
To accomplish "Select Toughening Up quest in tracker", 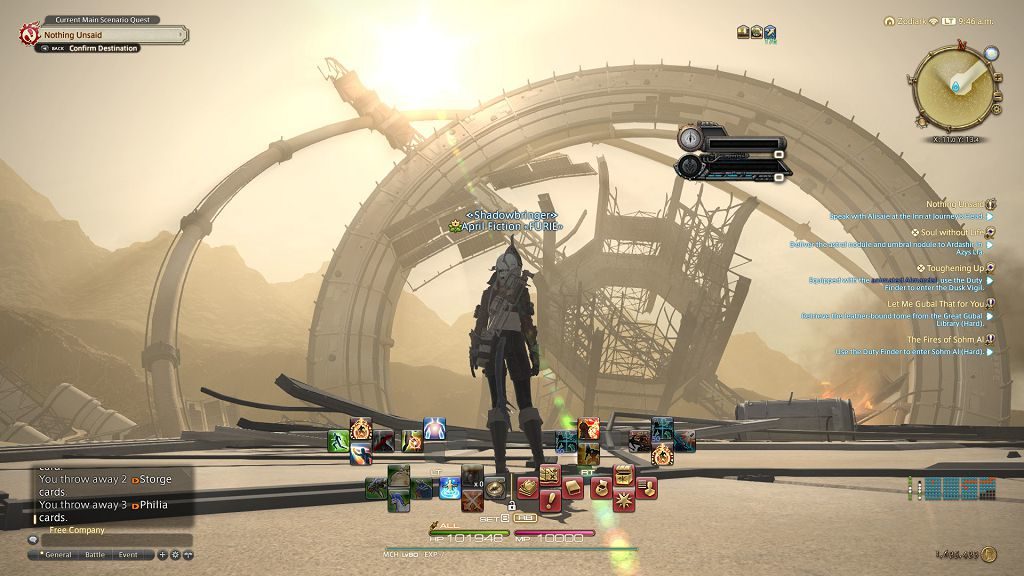I will pos(955,268).
